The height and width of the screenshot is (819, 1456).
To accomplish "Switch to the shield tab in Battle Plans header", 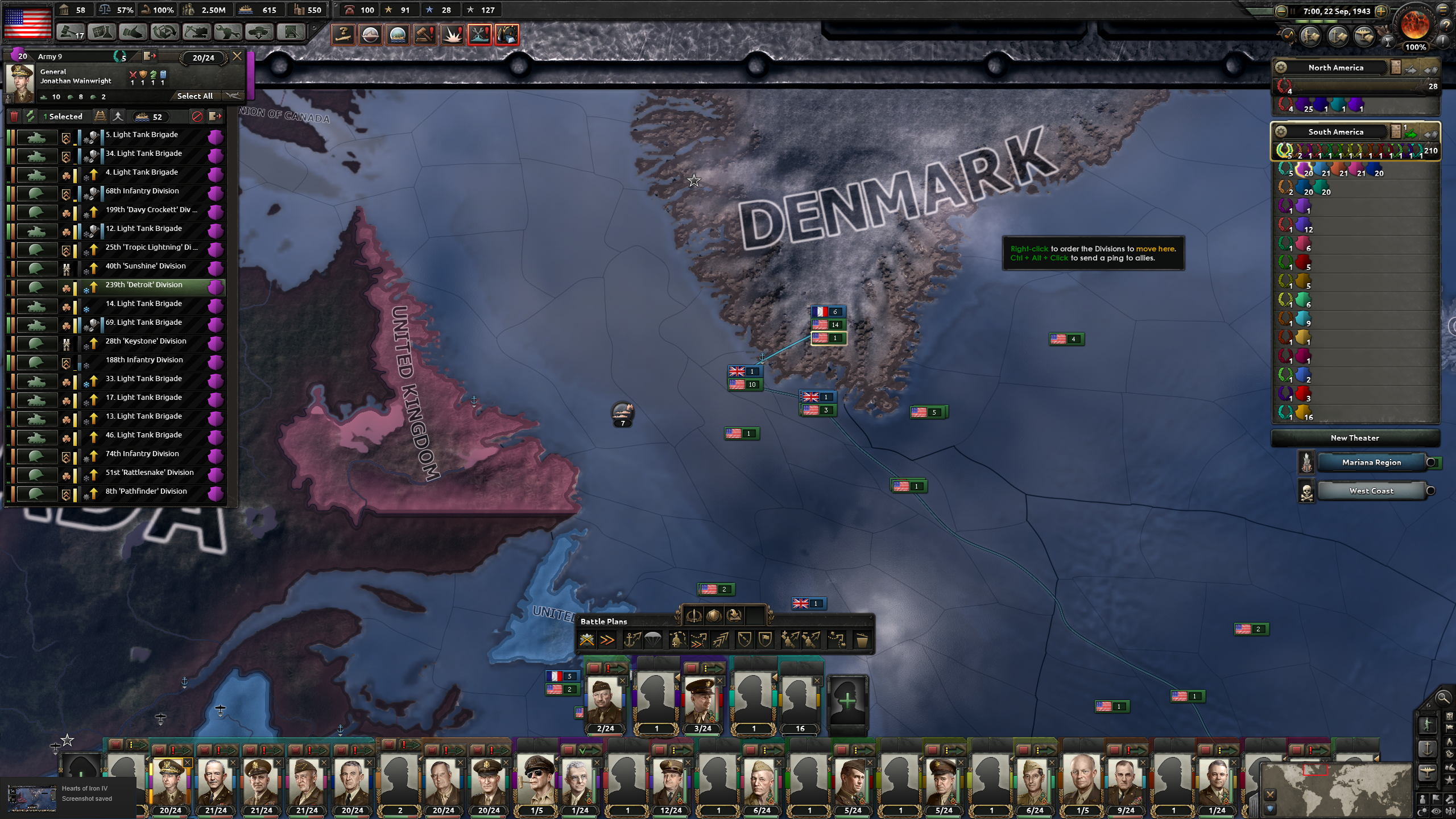I will point(714,615).
